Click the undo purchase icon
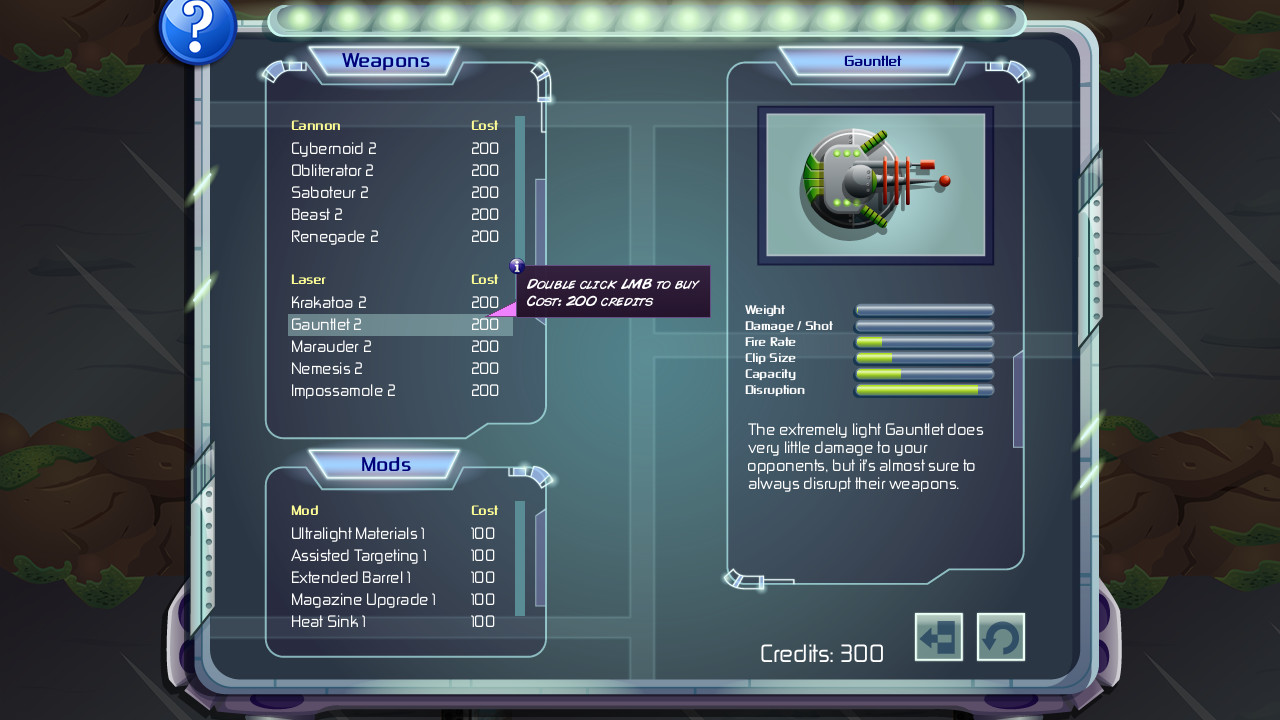This screenshot has width=1280, height=720. pos(999,637)
